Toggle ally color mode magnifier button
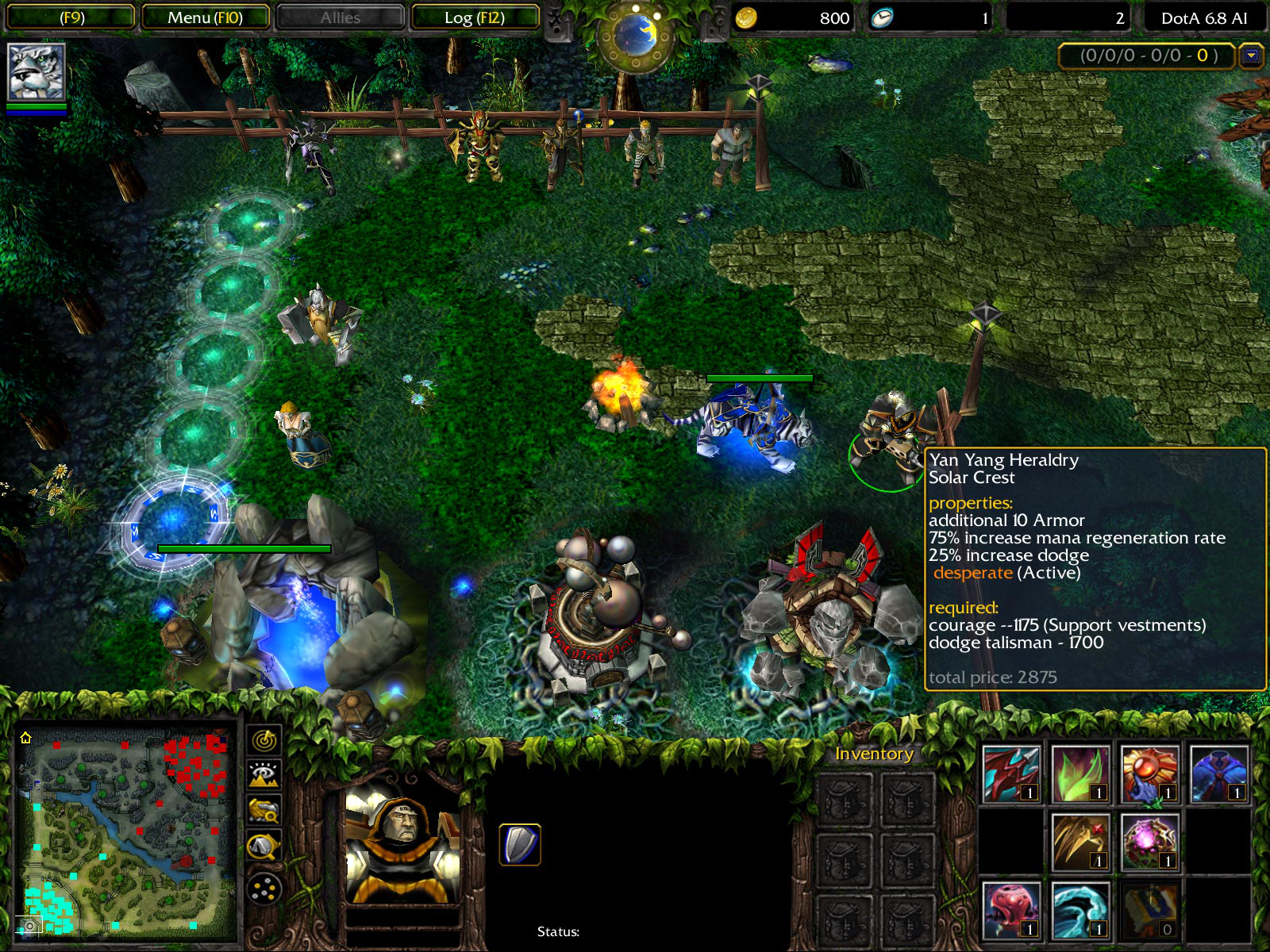Image resolution: width=1270 pixels, height=952 pixels. pos(264,811)
